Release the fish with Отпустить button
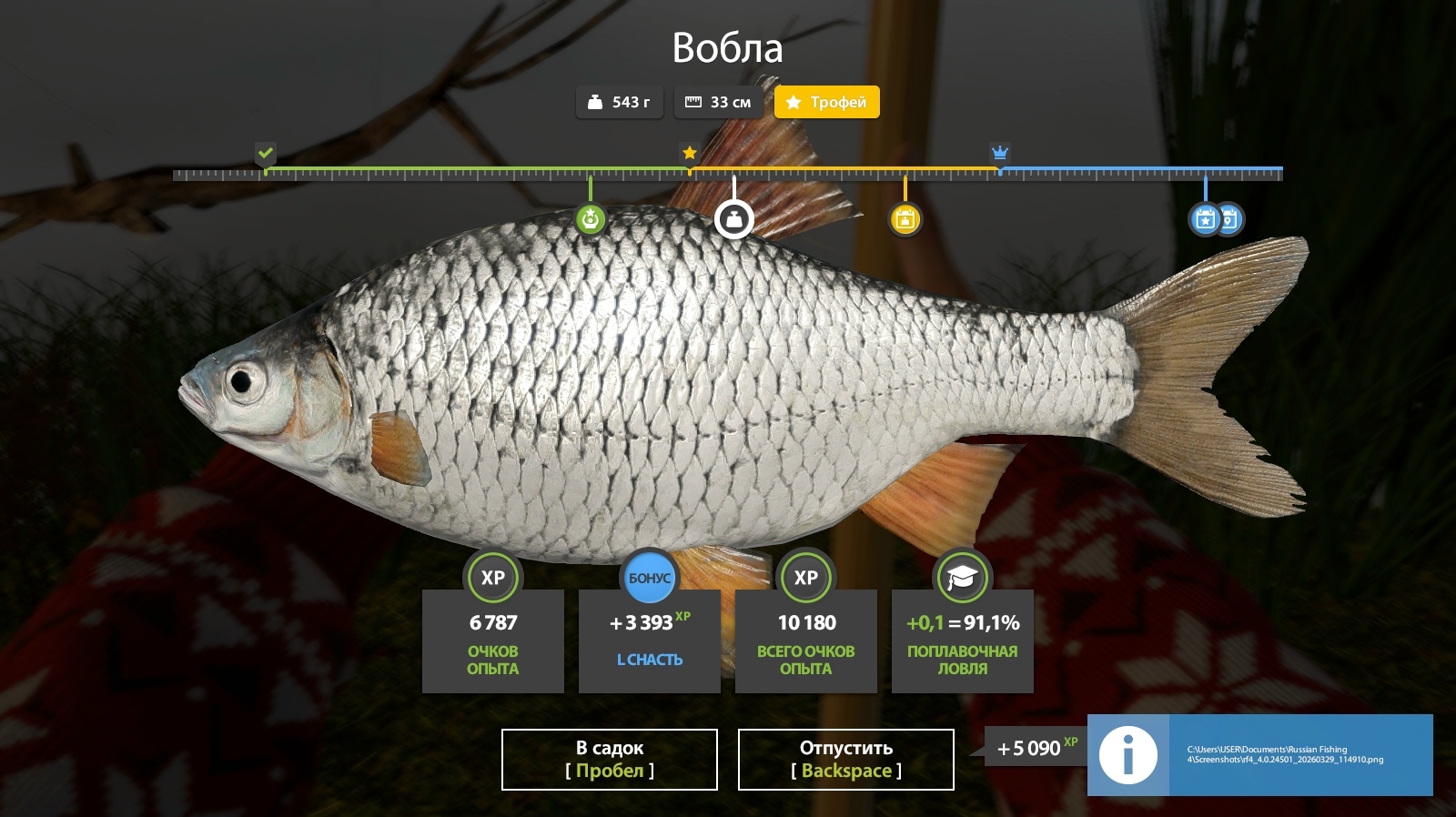1456x817 pixels. (x=845, y=759)
